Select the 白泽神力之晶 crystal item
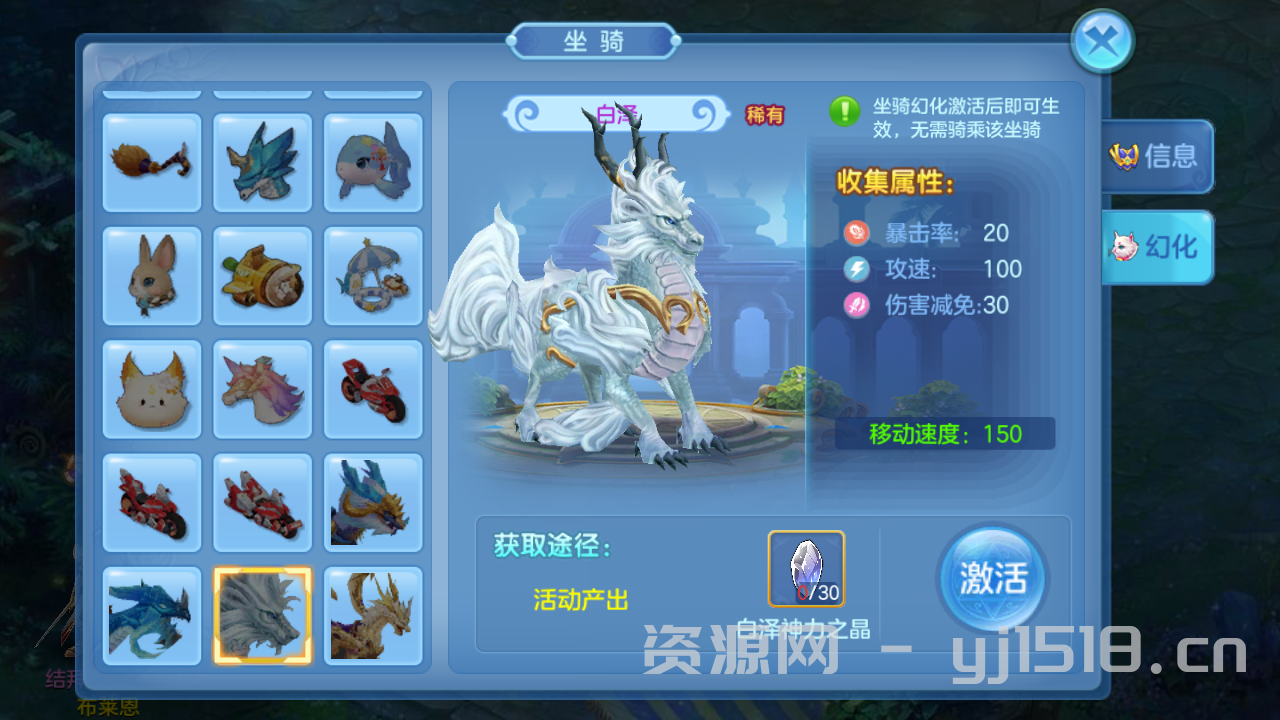The width and height of the screenshot is (1280, 720). click(806, 568)
